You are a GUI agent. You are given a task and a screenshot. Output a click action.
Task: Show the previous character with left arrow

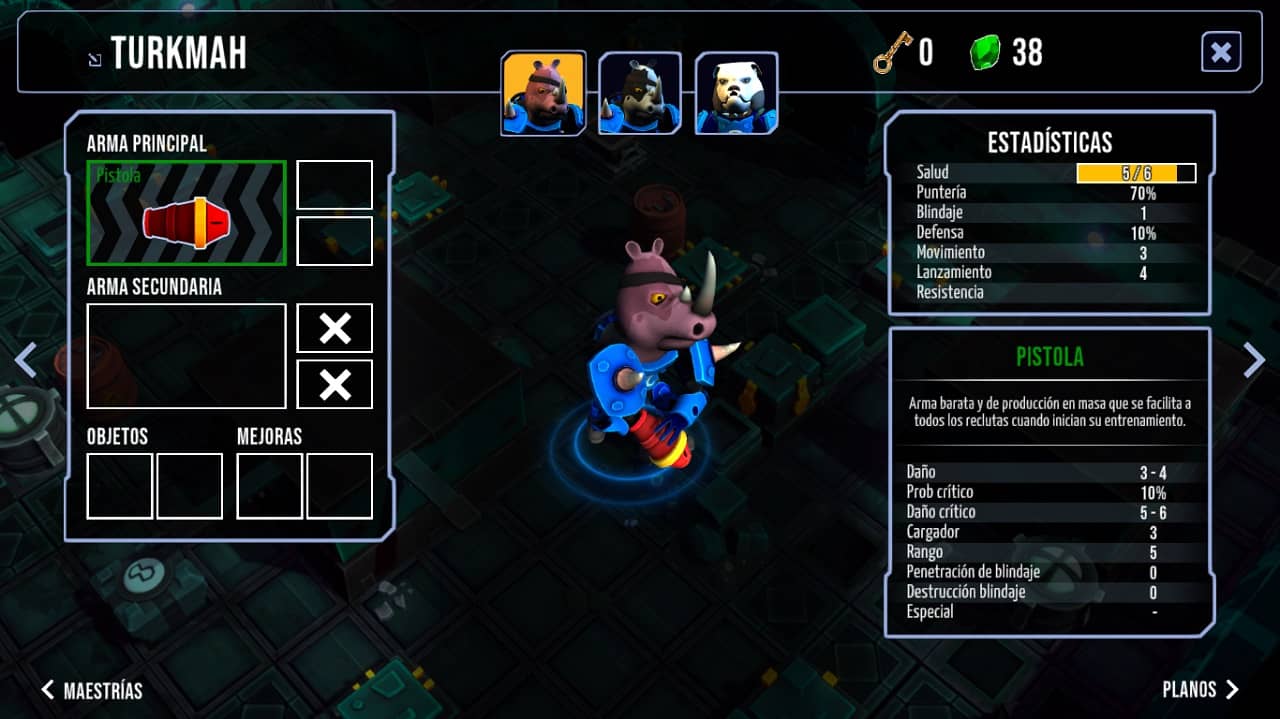click(26, 360)
